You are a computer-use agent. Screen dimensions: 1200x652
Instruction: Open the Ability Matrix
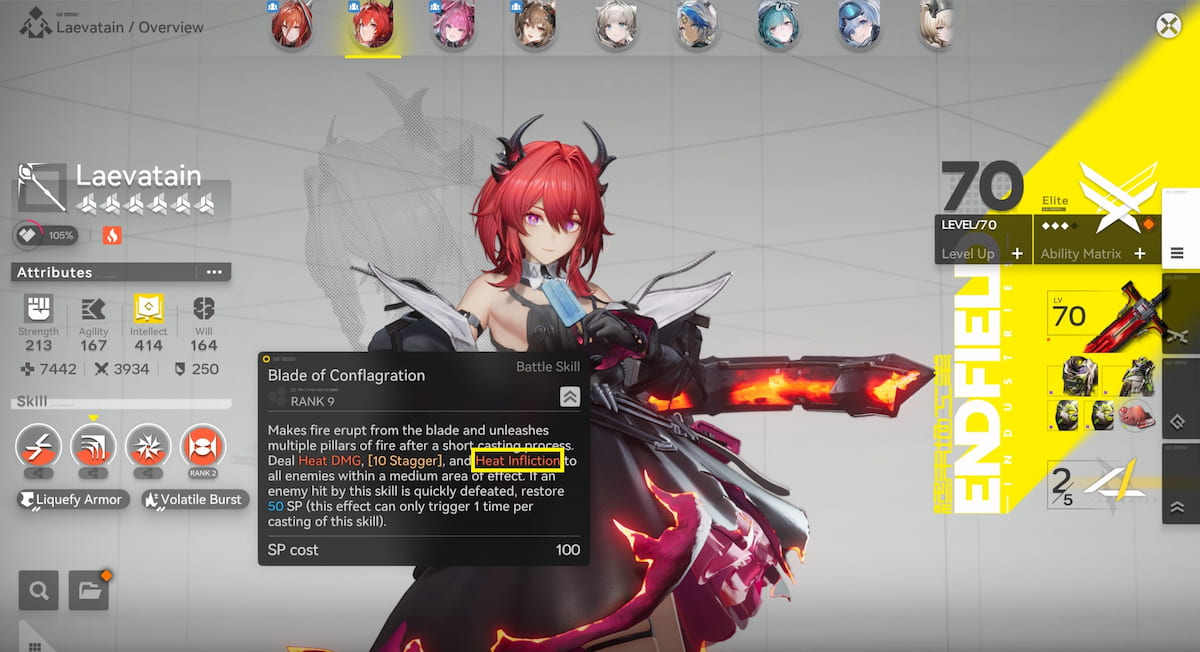[1092, 254]
